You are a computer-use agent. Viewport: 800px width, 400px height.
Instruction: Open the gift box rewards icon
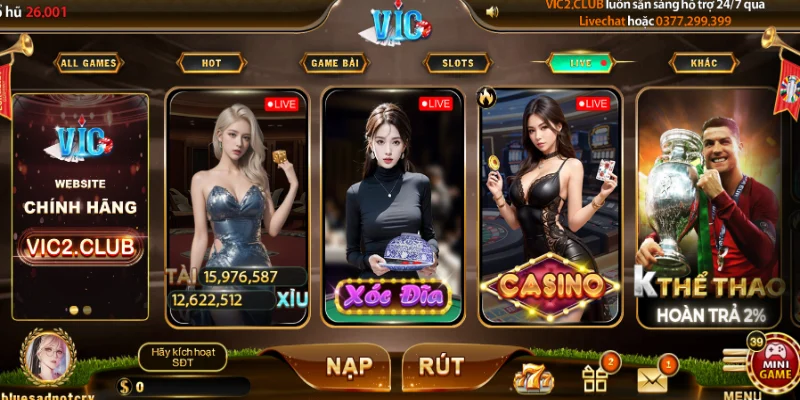click(596, 378)
